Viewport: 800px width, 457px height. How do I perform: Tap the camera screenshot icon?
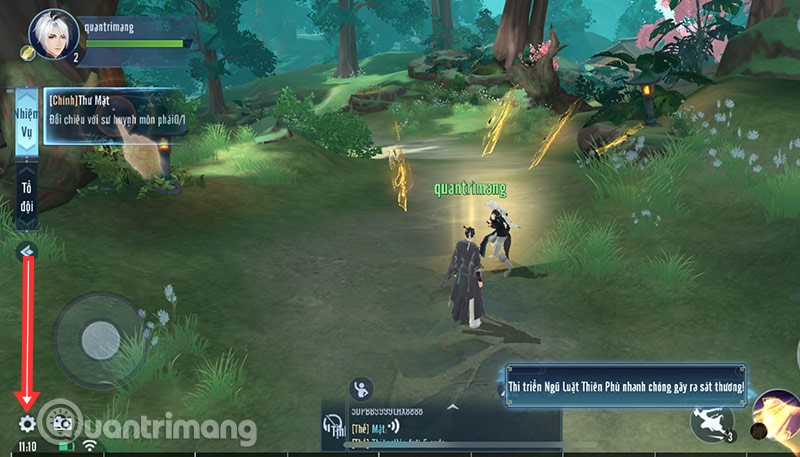click(x=61, y=423)
